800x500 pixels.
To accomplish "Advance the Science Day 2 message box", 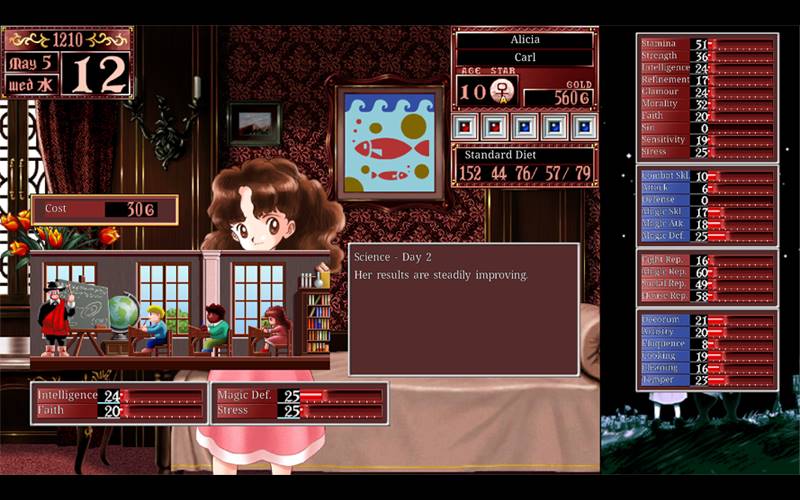I will pos(463,308).
